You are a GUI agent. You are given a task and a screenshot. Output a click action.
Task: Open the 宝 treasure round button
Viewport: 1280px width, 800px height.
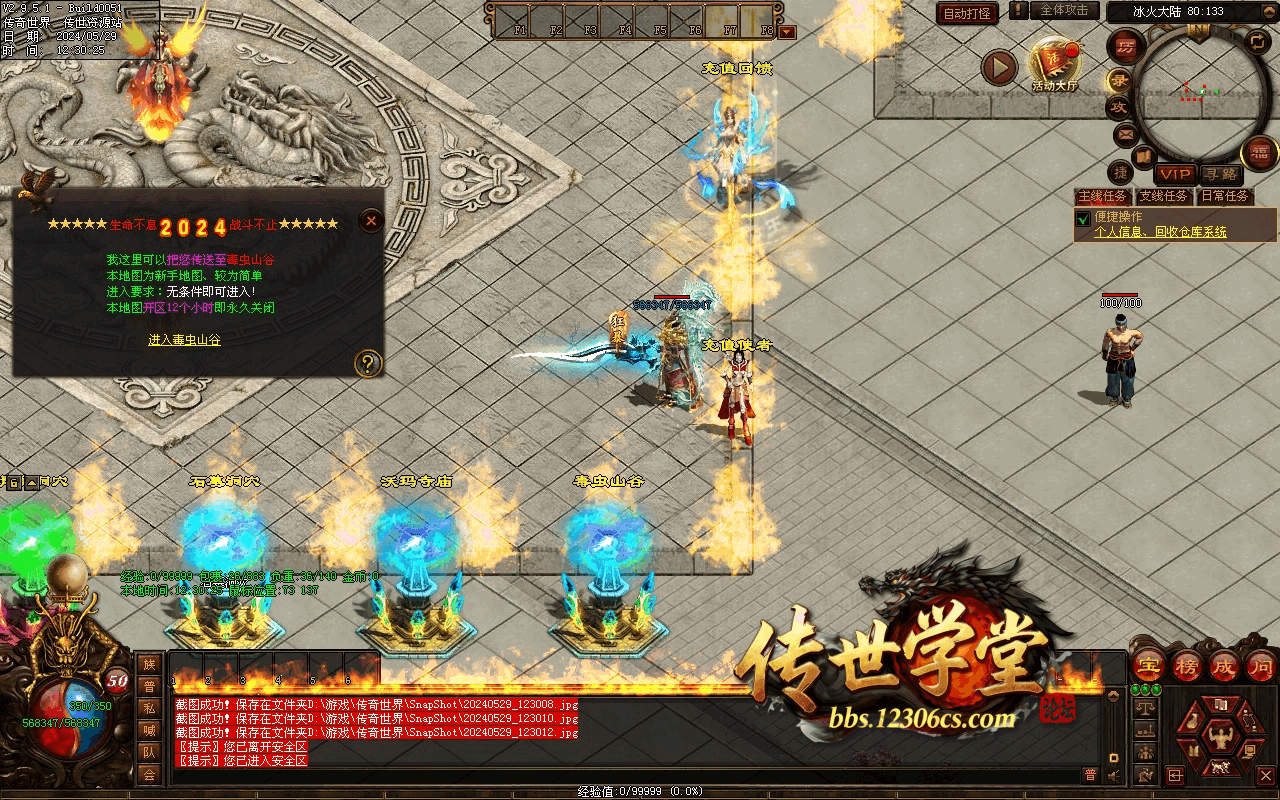1149,665
